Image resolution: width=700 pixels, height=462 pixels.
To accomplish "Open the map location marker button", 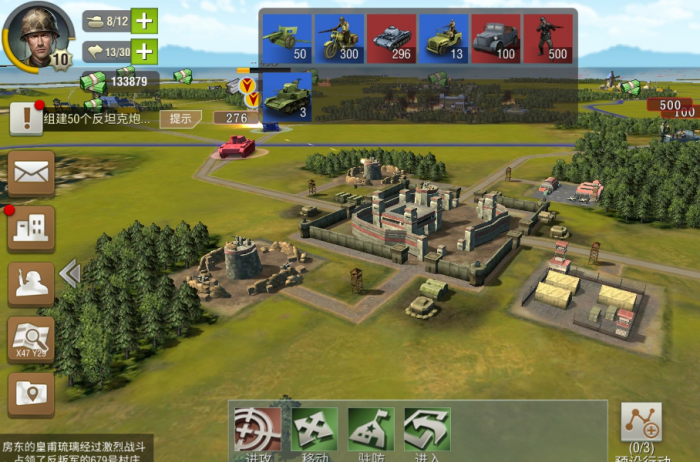I will point(31,394).
